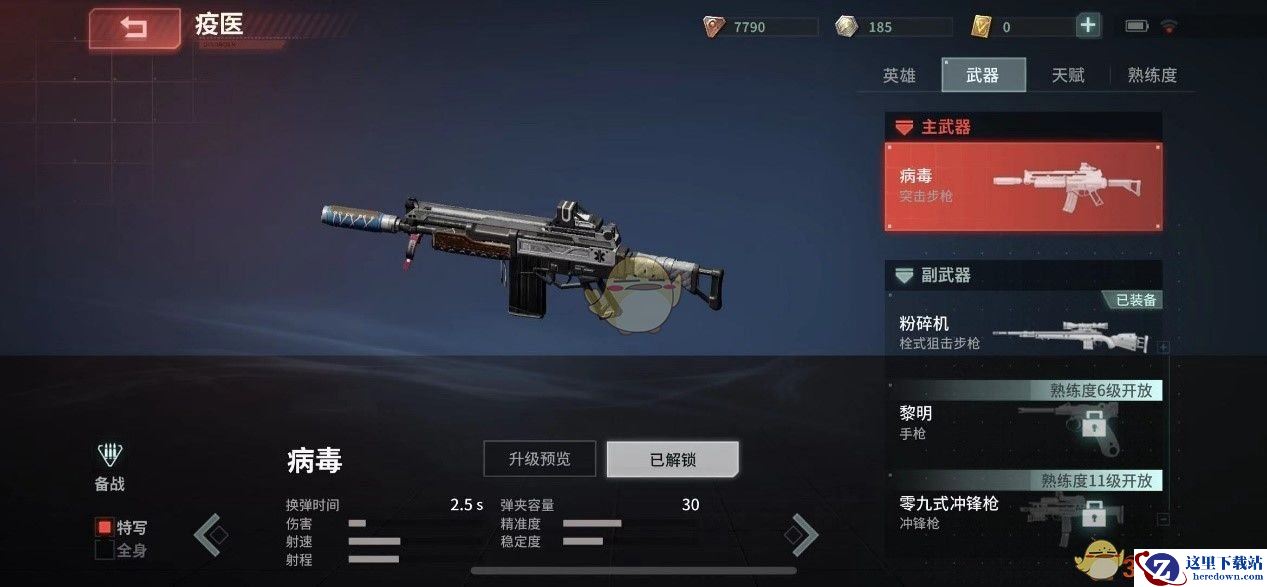
Task: Enable the 特写 close-up view
Action: pyautogui.click(x=104, y=527)
